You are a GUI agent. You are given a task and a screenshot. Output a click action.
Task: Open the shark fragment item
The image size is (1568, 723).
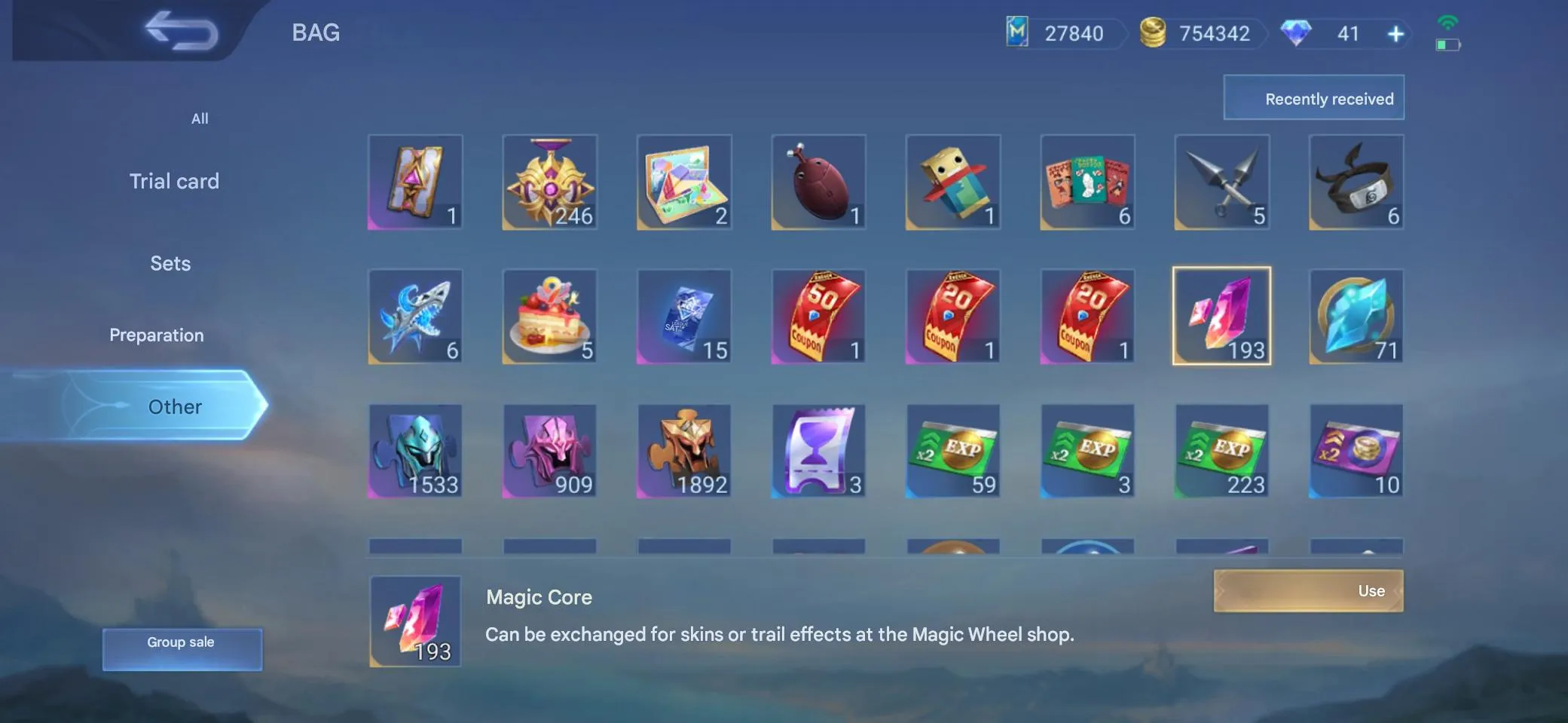[415, 317]
